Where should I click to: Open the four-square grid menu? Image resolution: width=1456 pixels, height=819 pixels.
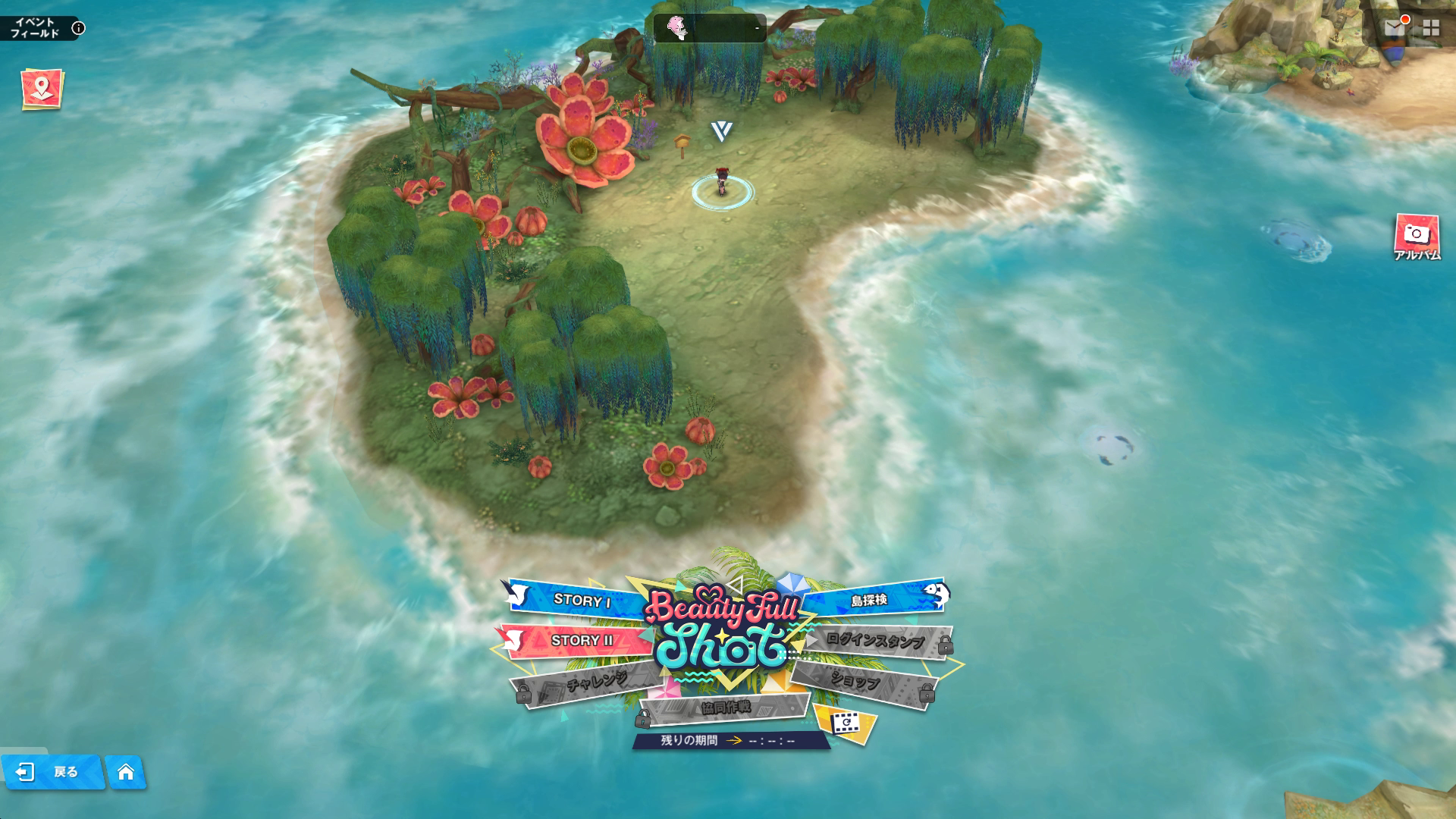pyautogui.click(x=1431, y=28)
